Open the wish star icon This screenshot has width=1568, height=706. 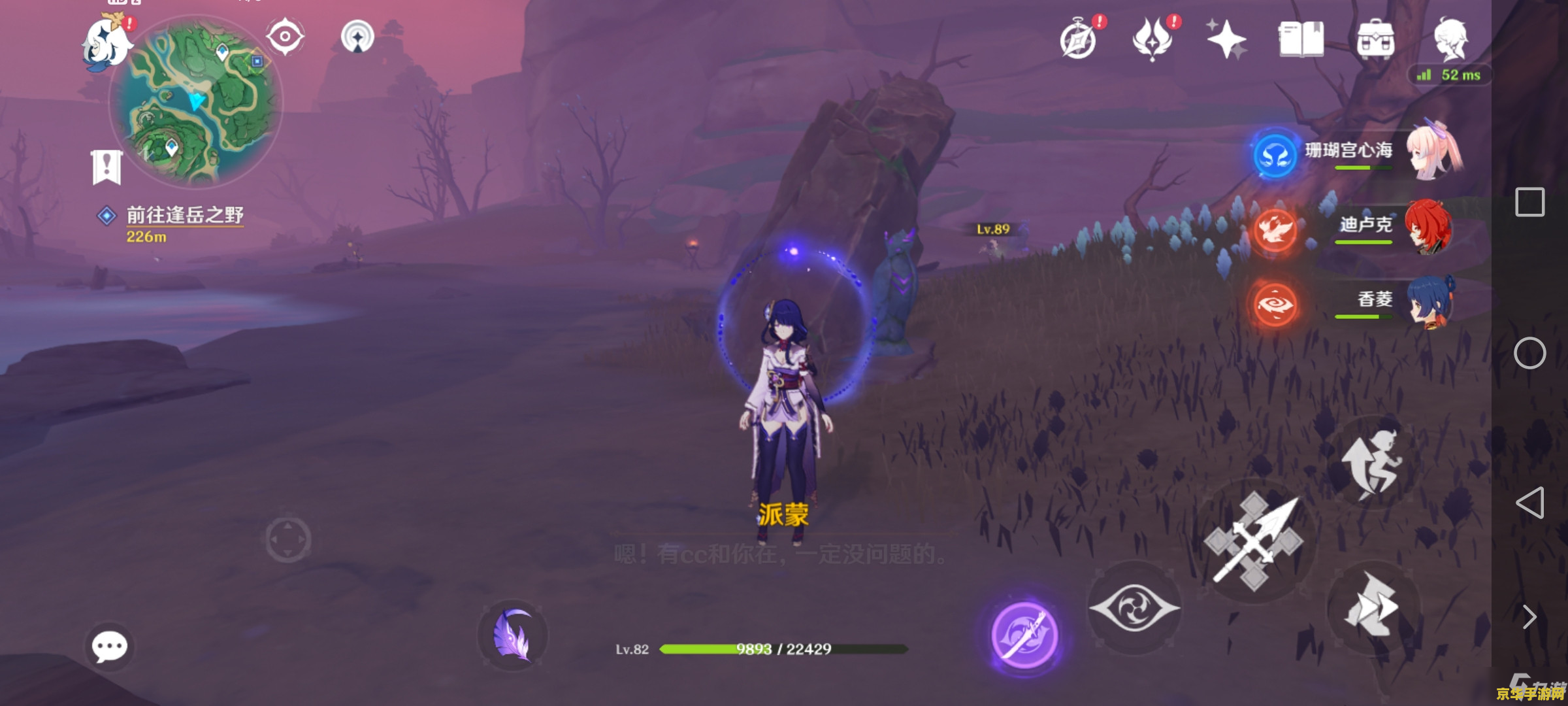coord(1226,39)
